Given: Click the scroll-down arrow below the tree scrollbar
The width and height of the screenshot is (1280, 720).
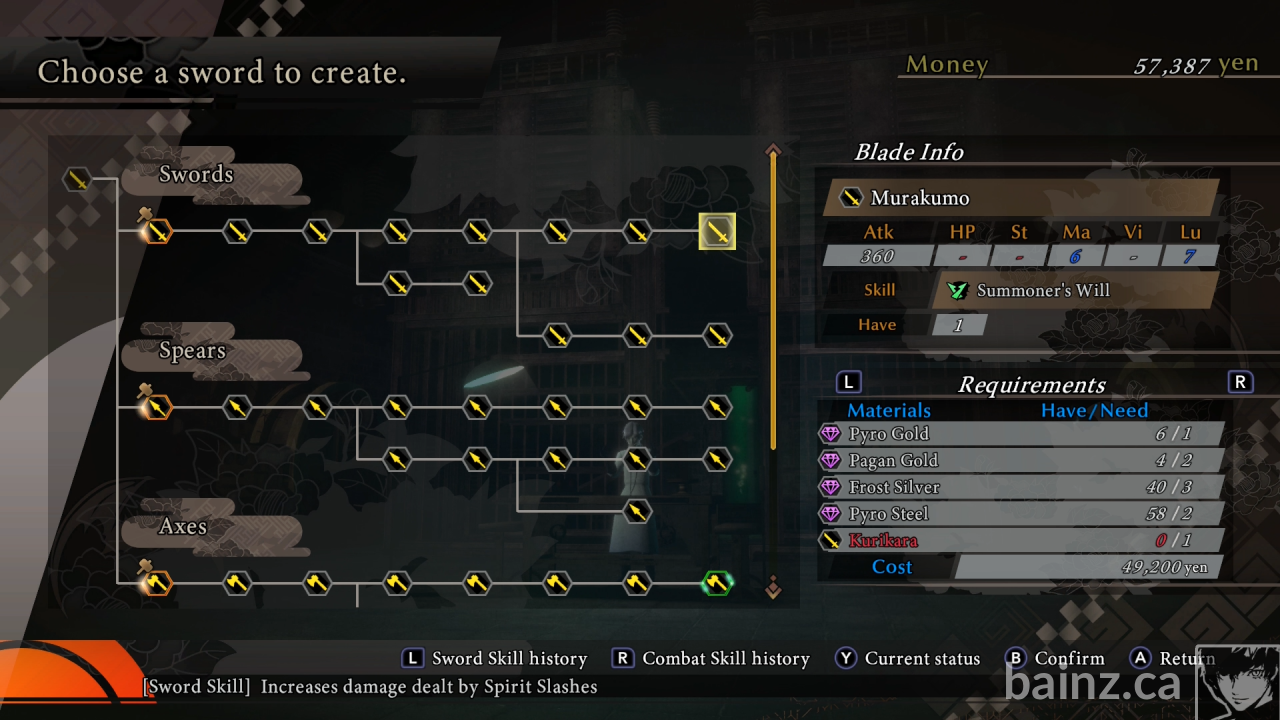Looking at the screenshot, I should (x=772, y=587).
